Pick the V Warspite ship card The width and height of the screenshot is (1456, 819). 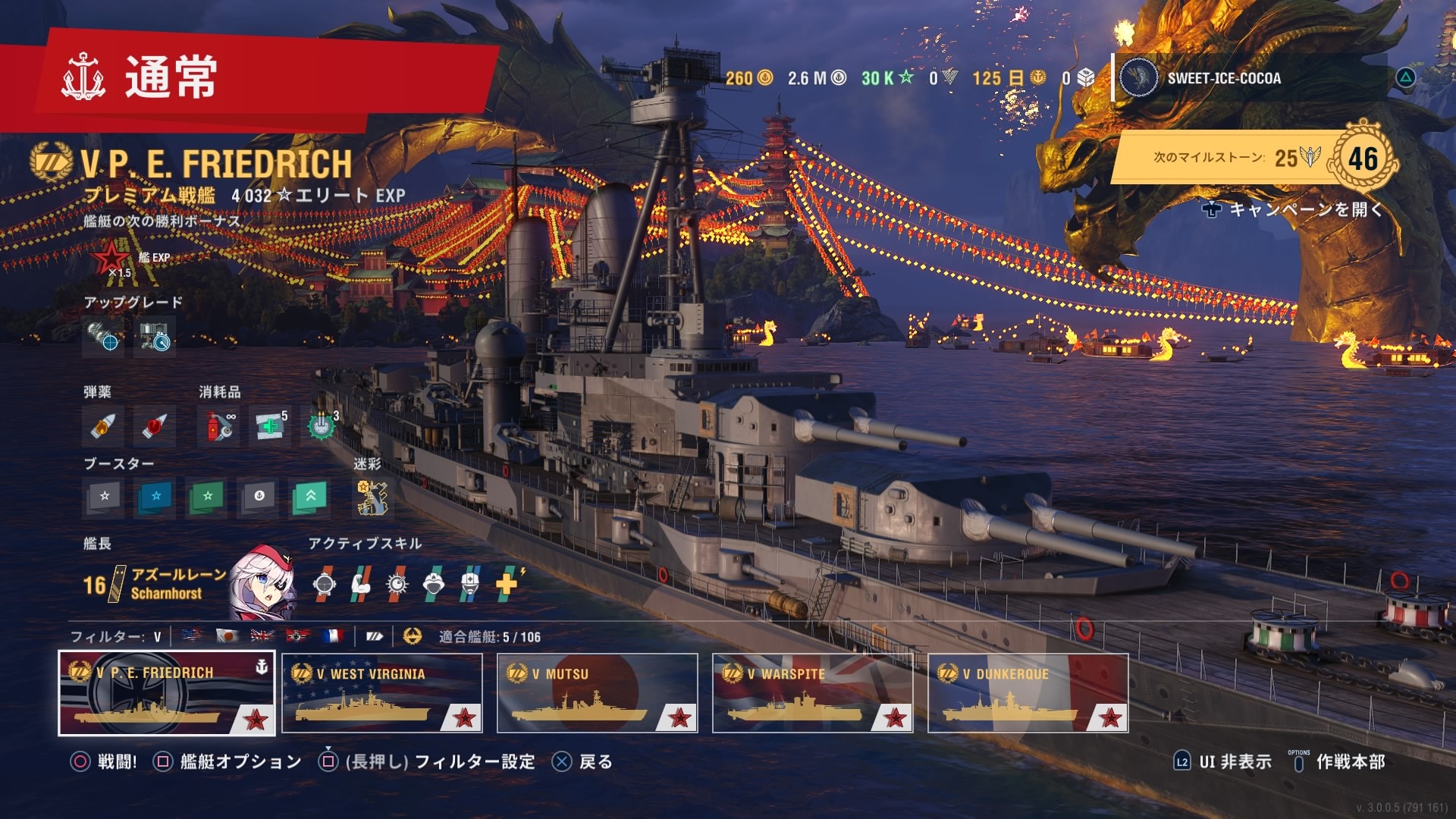(812, 693)
